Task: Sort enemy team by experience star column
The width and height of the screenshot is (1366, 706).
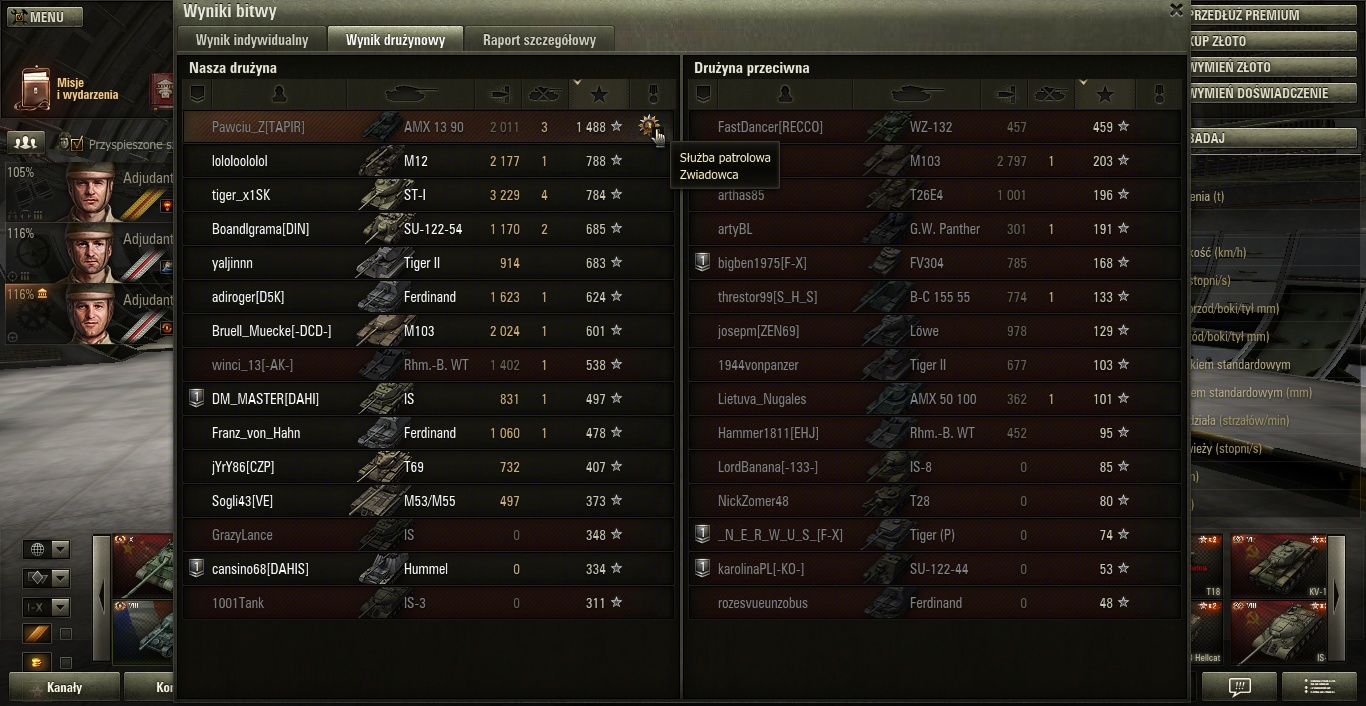Action: tap(1105, 94)
